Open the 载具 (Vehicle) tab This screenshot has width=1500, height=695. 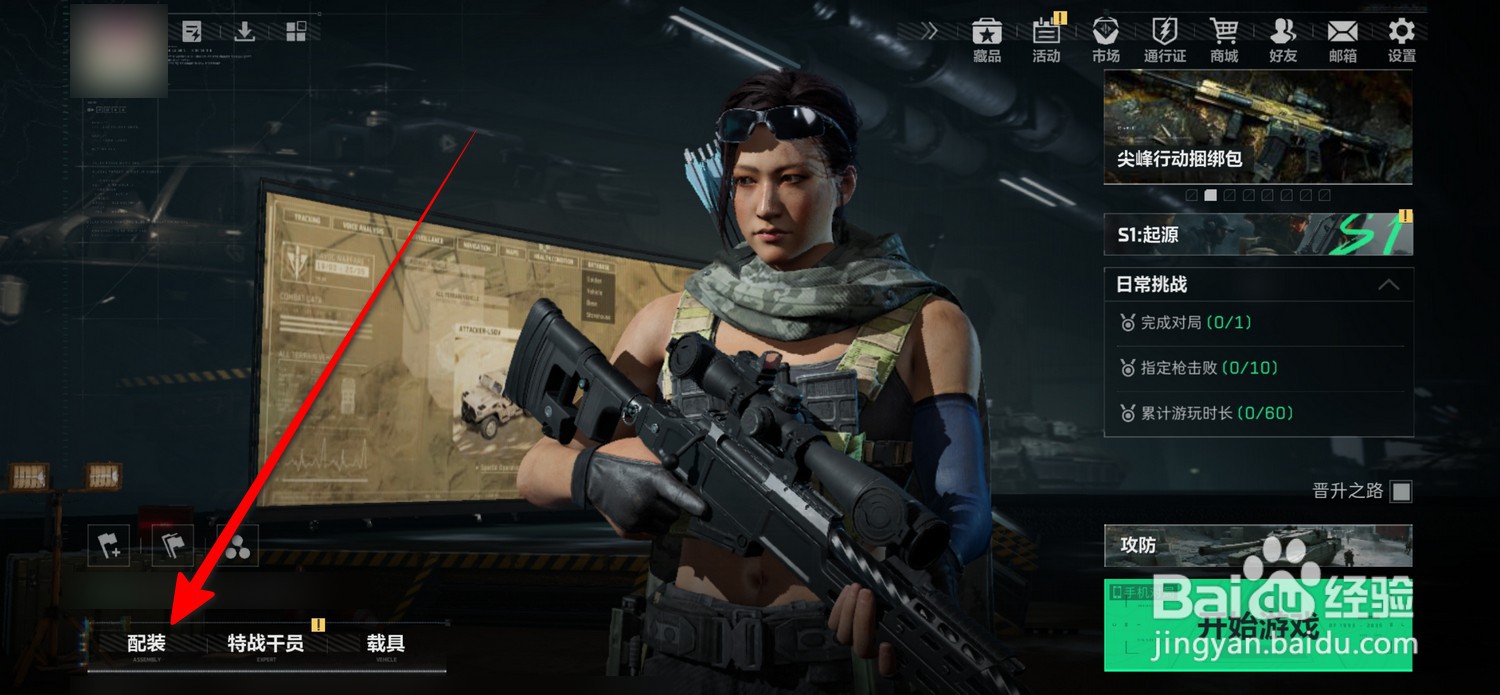coord(385,645)
